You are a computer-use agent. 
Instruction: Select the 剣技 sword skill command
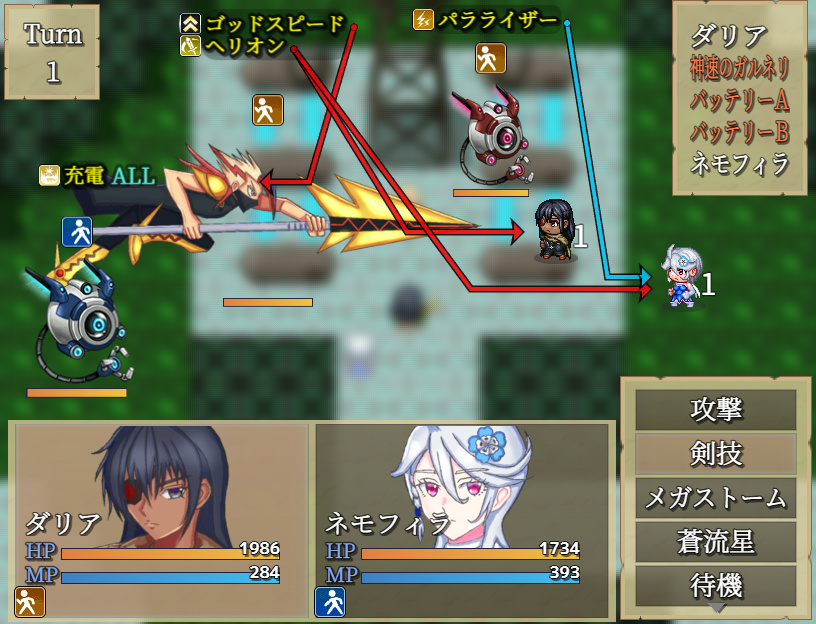point(716,454)
